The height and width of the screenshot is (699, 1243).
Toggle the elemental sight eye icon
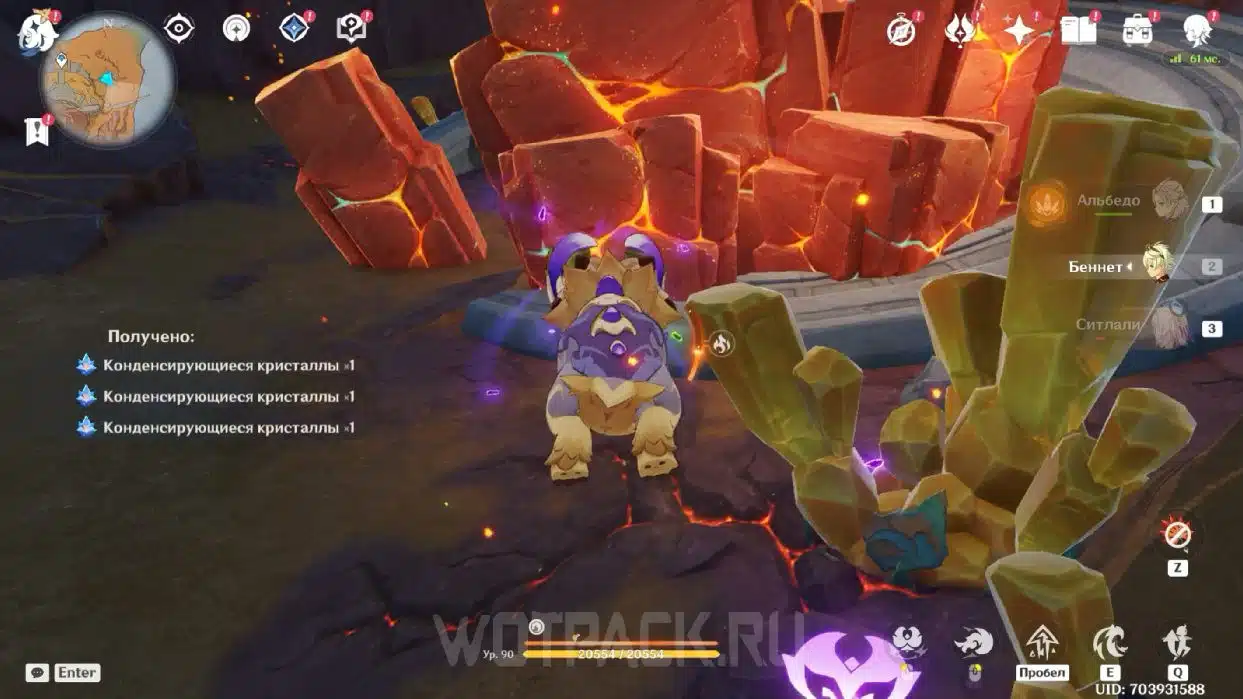pos(179,28)
